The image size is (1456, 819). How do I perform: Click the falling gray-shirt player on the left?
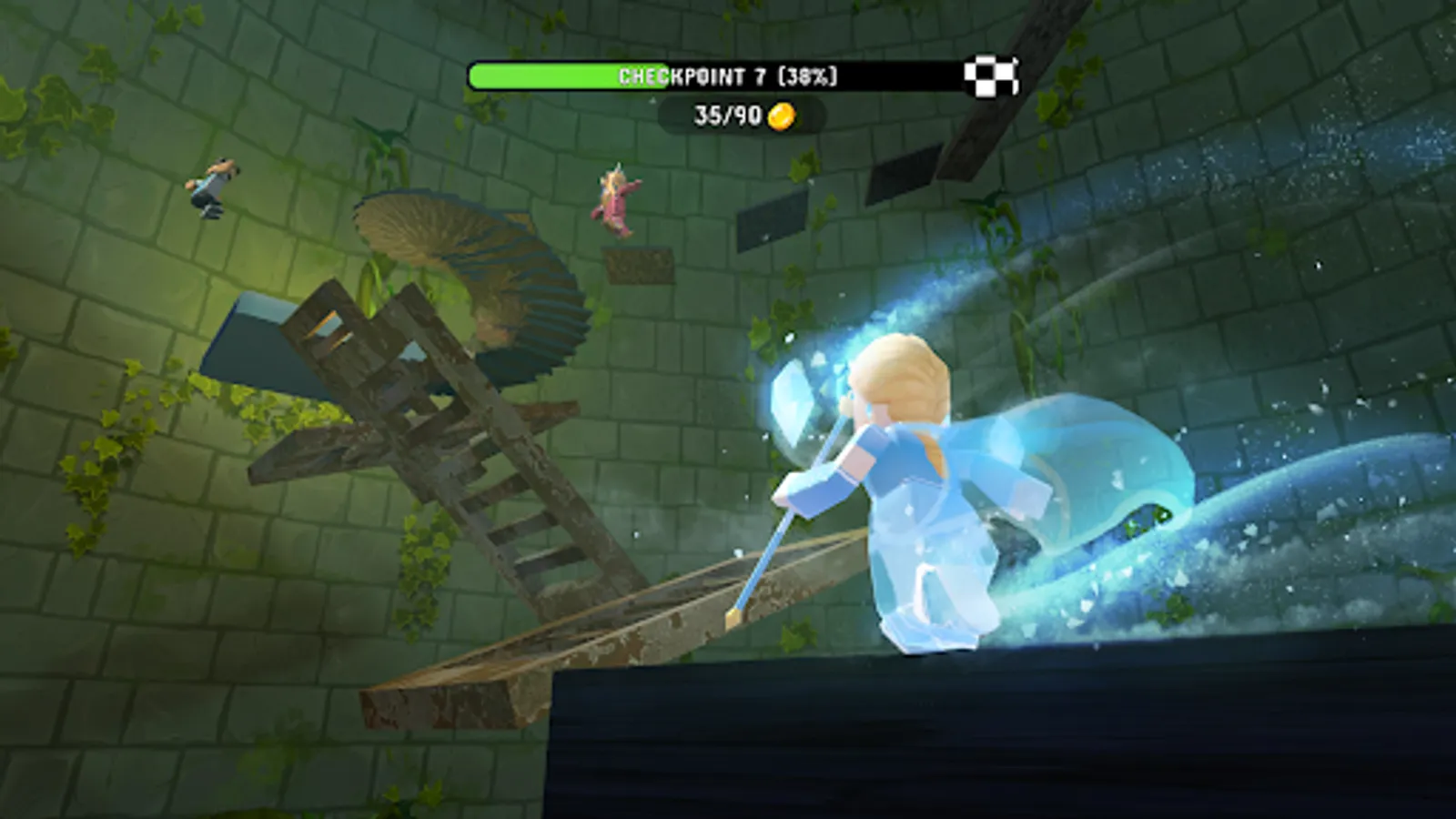click(x=216, y=187)
